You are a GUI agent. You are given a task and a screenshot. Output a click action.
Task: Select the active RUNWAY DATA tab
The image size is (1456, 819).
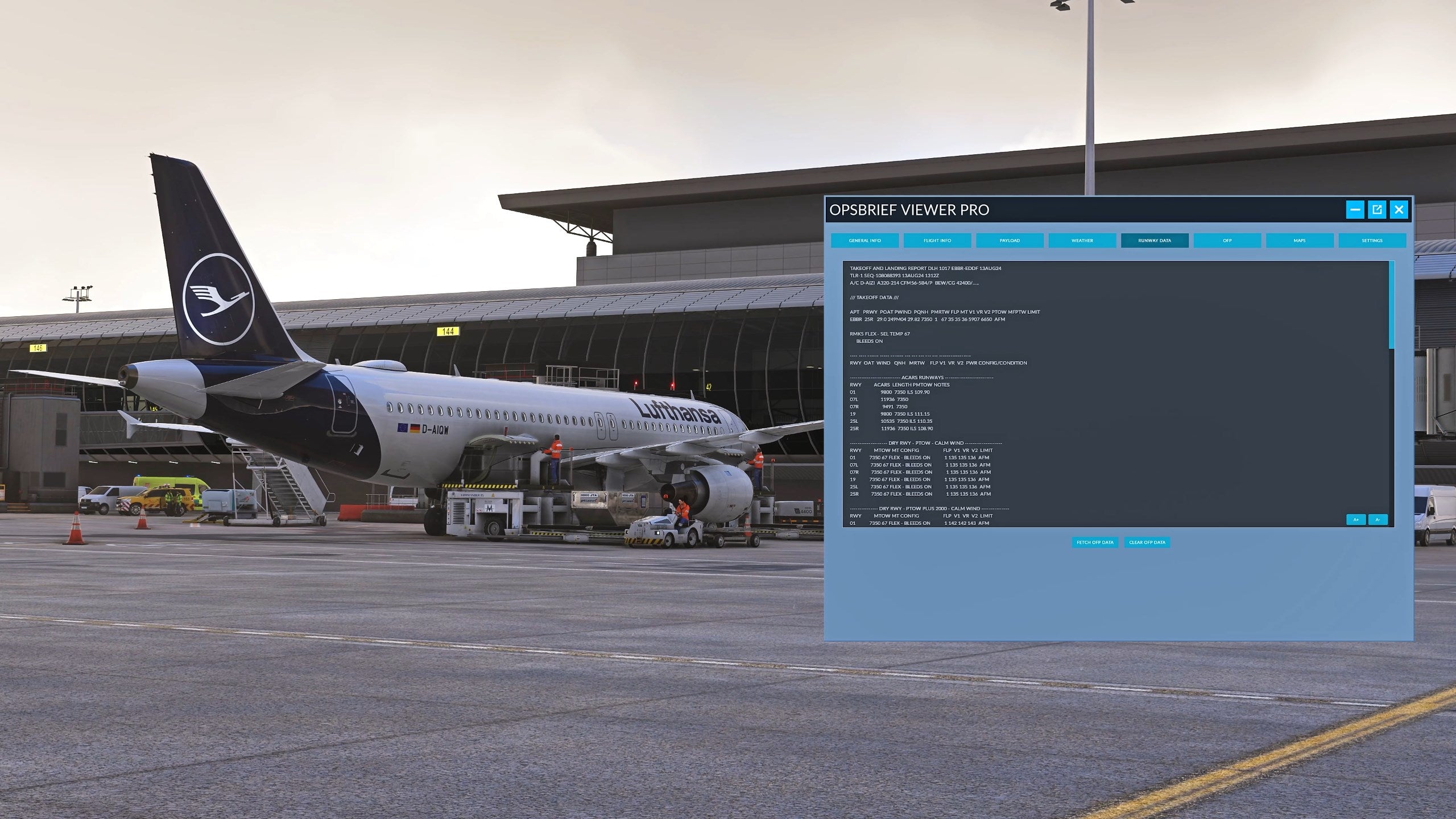coord(1155,241)
